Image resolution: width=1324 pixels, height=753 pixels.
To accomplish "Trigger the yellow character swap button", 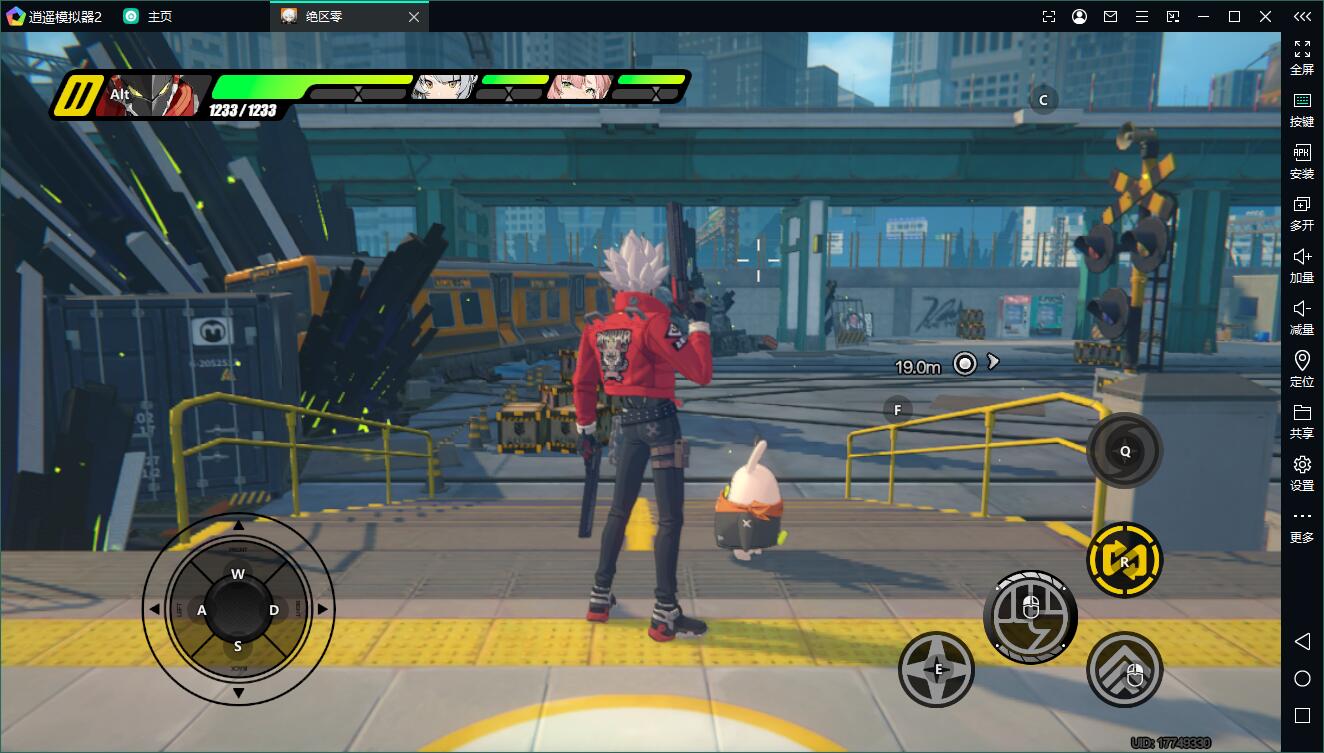I will [x=1124, y=561].
